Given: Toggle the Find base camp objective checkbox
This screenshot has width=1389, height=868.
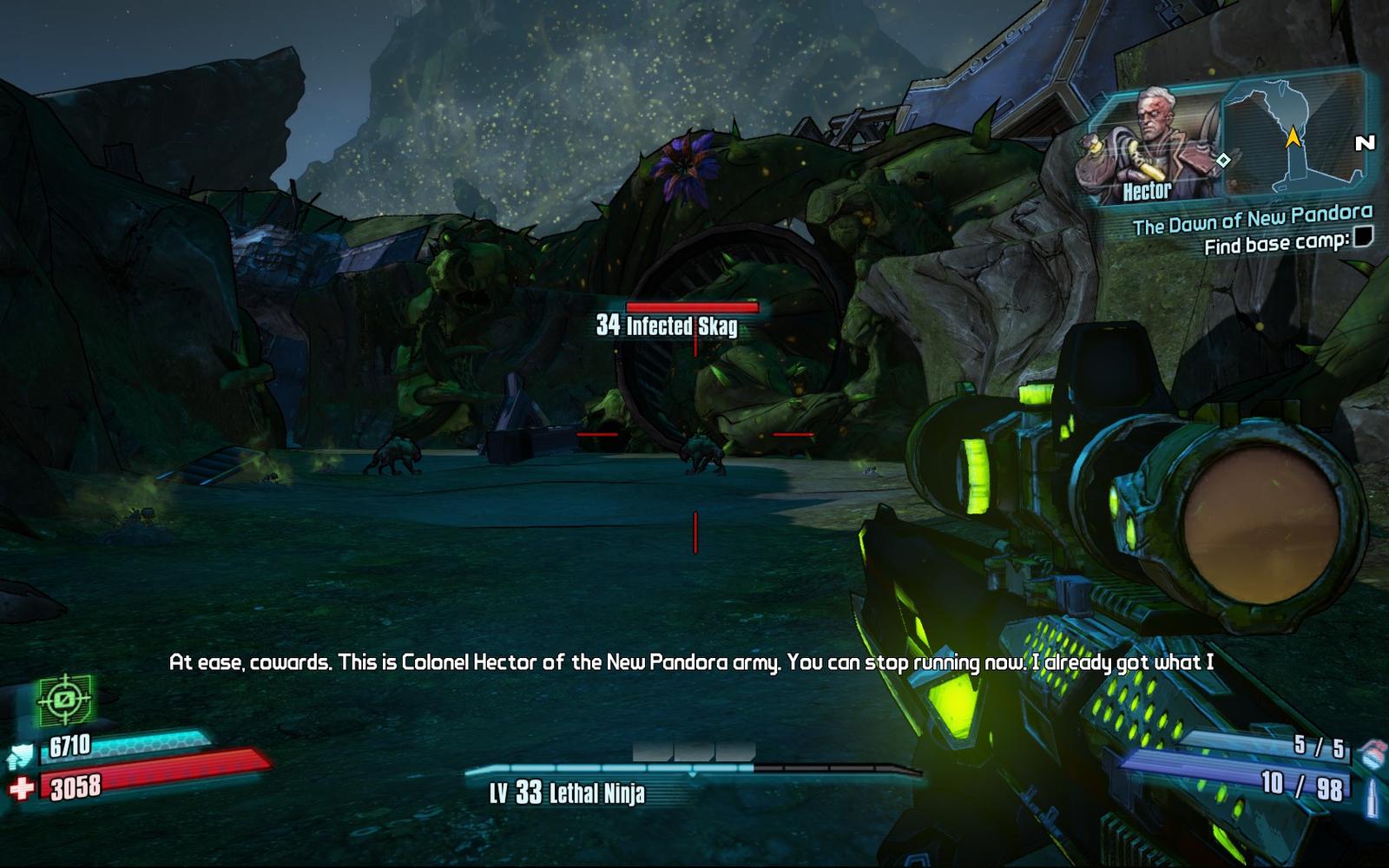Looking at the screenshot, I should (x=1363, y=237).
